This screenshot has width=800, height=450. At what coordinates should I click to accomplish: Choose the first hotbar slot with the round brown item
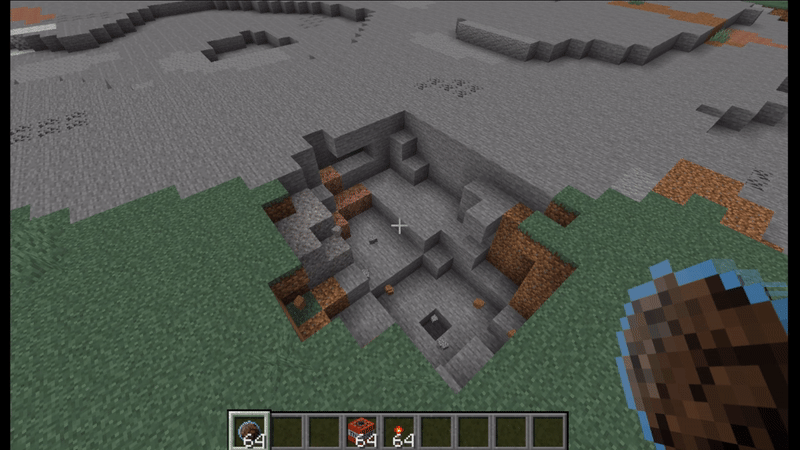(x=249, y=431)
